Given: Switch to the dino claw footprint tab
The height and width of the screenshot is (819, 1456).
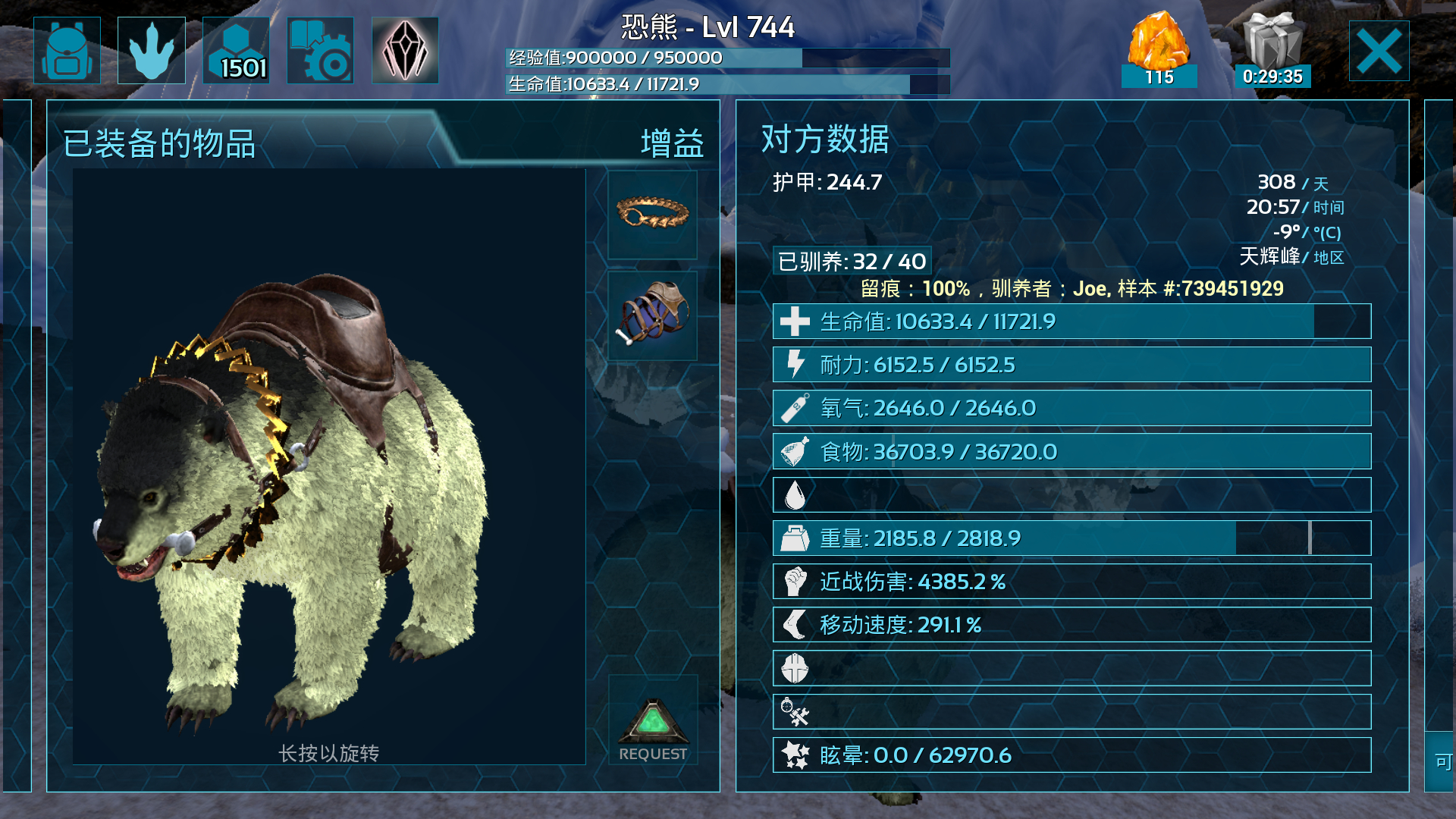Looking at the screenshot, I should pos(152,50).
